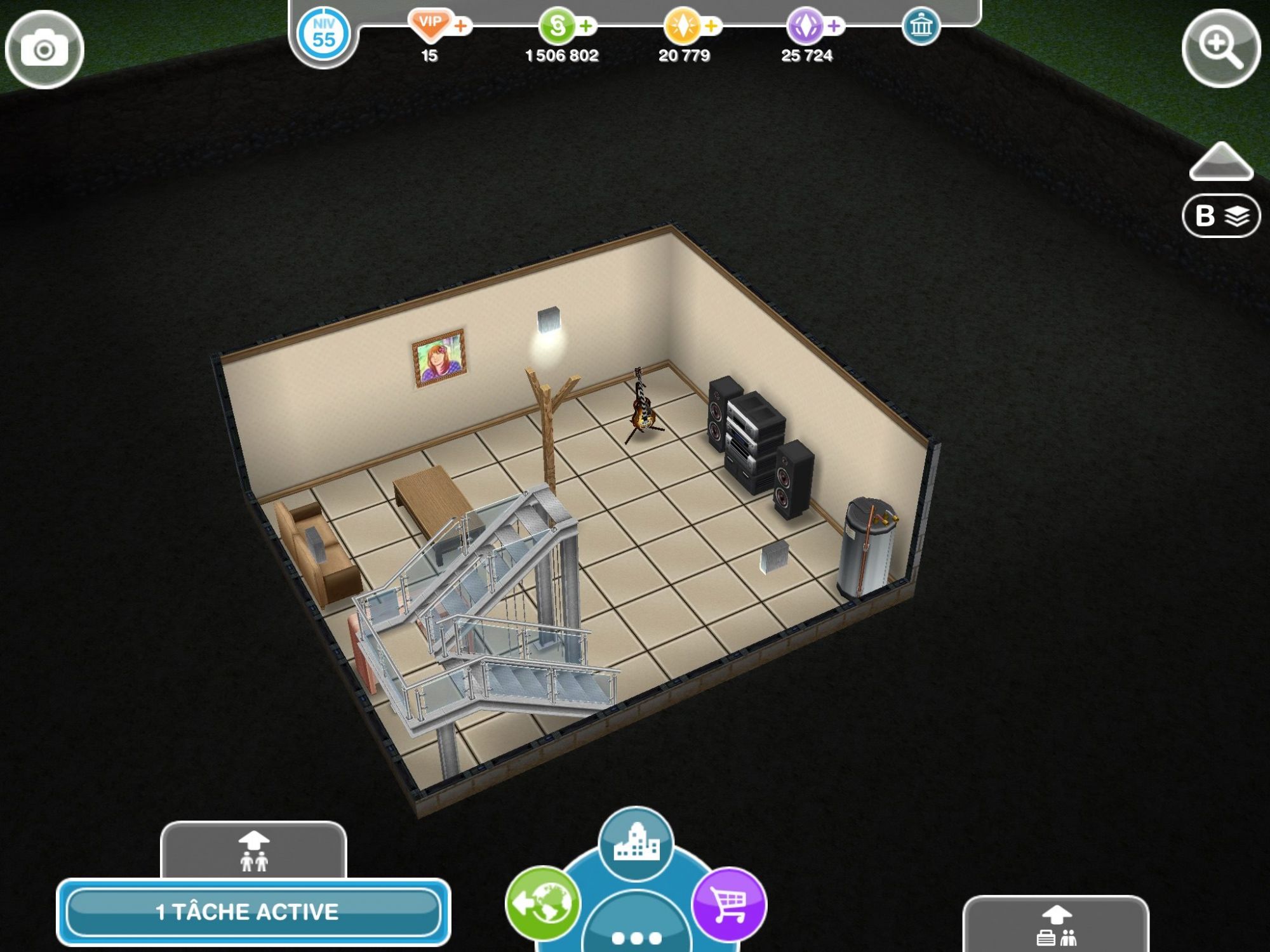Expand the Sims panel tab
Image resolution: width=1270 pixels, height=952 pixels.
click(x=253, y=850)
